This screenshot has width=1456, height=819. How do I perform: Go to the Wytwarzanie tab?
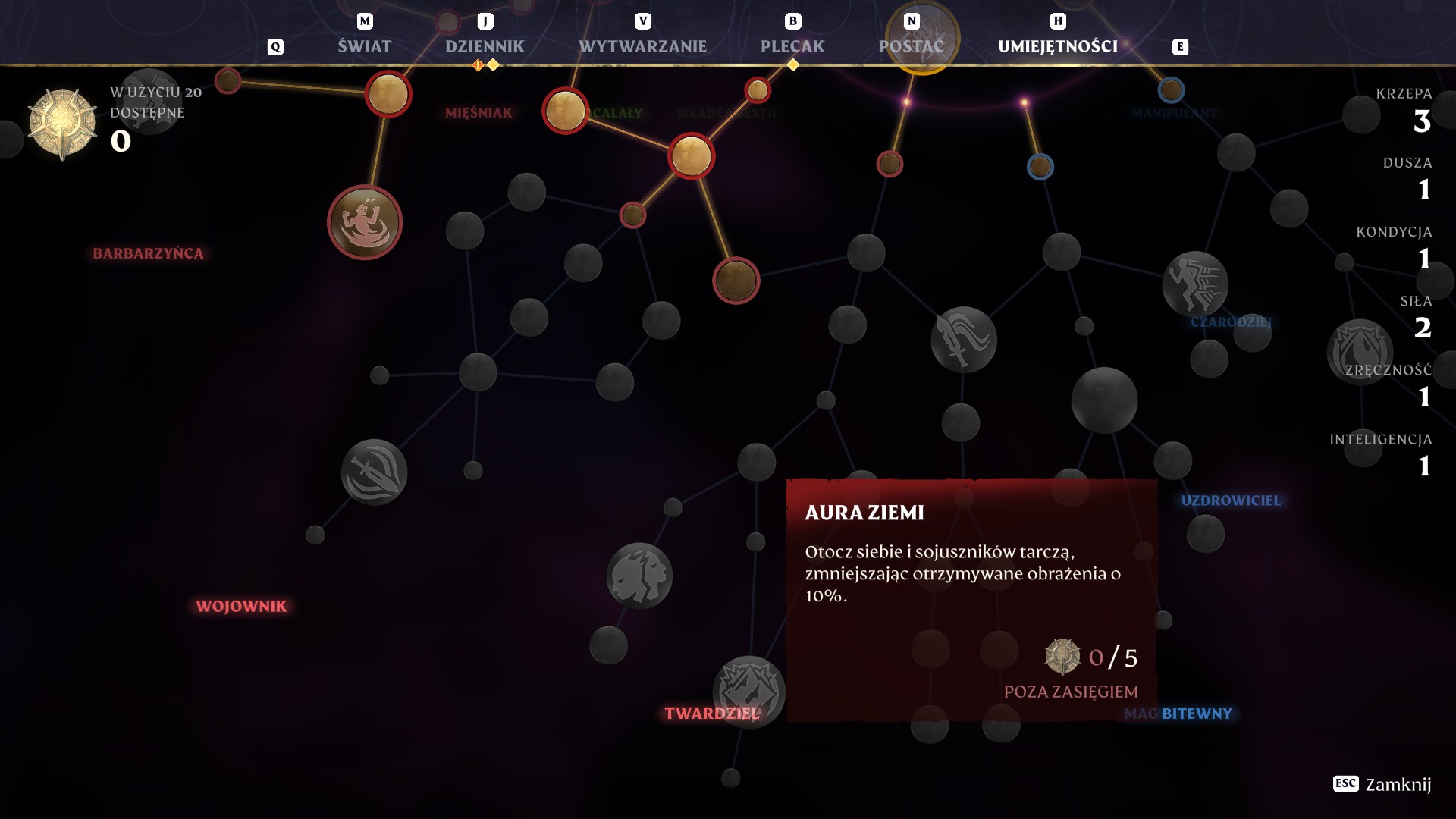(x=642, y=46)
